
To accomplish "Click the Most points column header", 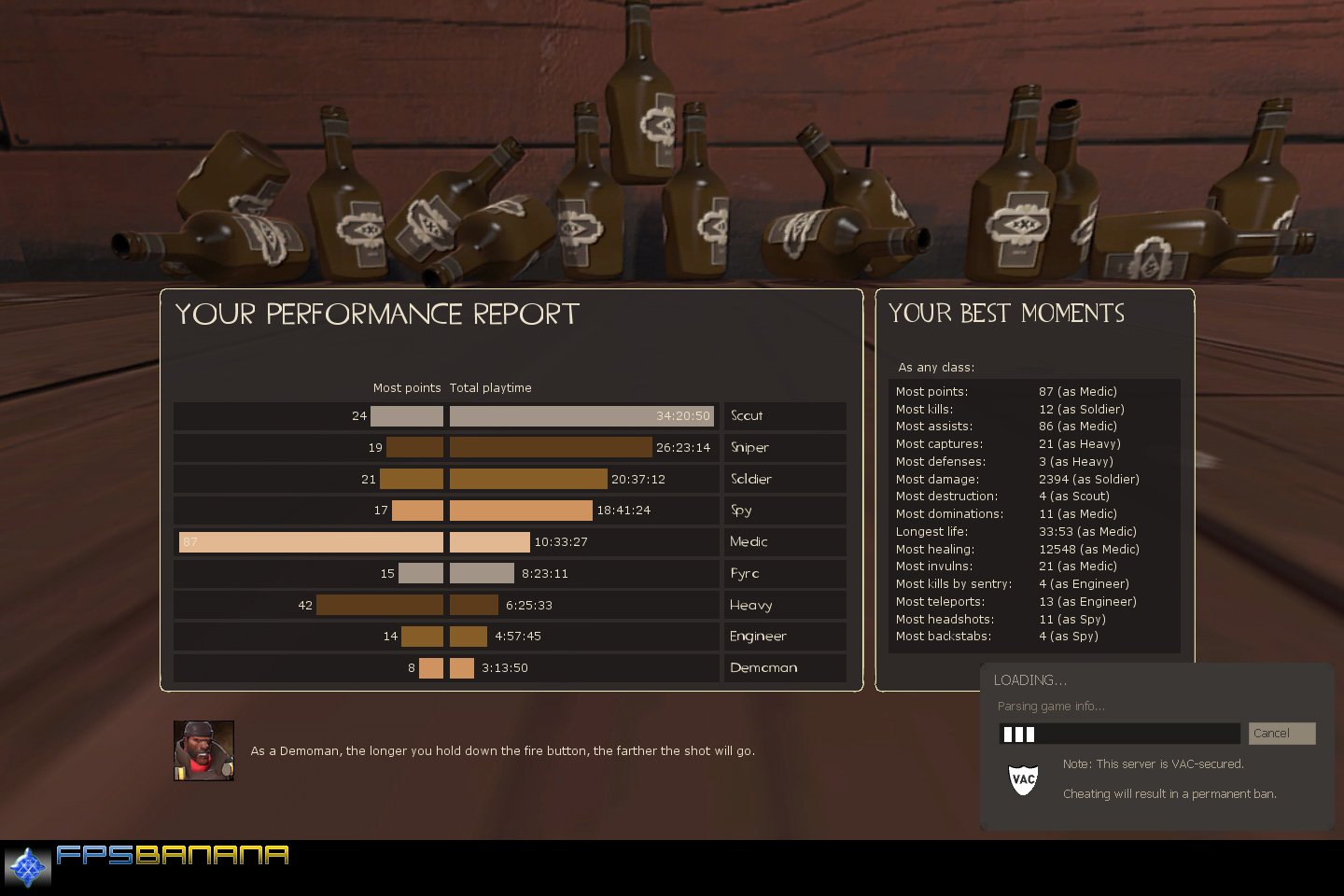I will pyautogui.click(x=407, y=387).
